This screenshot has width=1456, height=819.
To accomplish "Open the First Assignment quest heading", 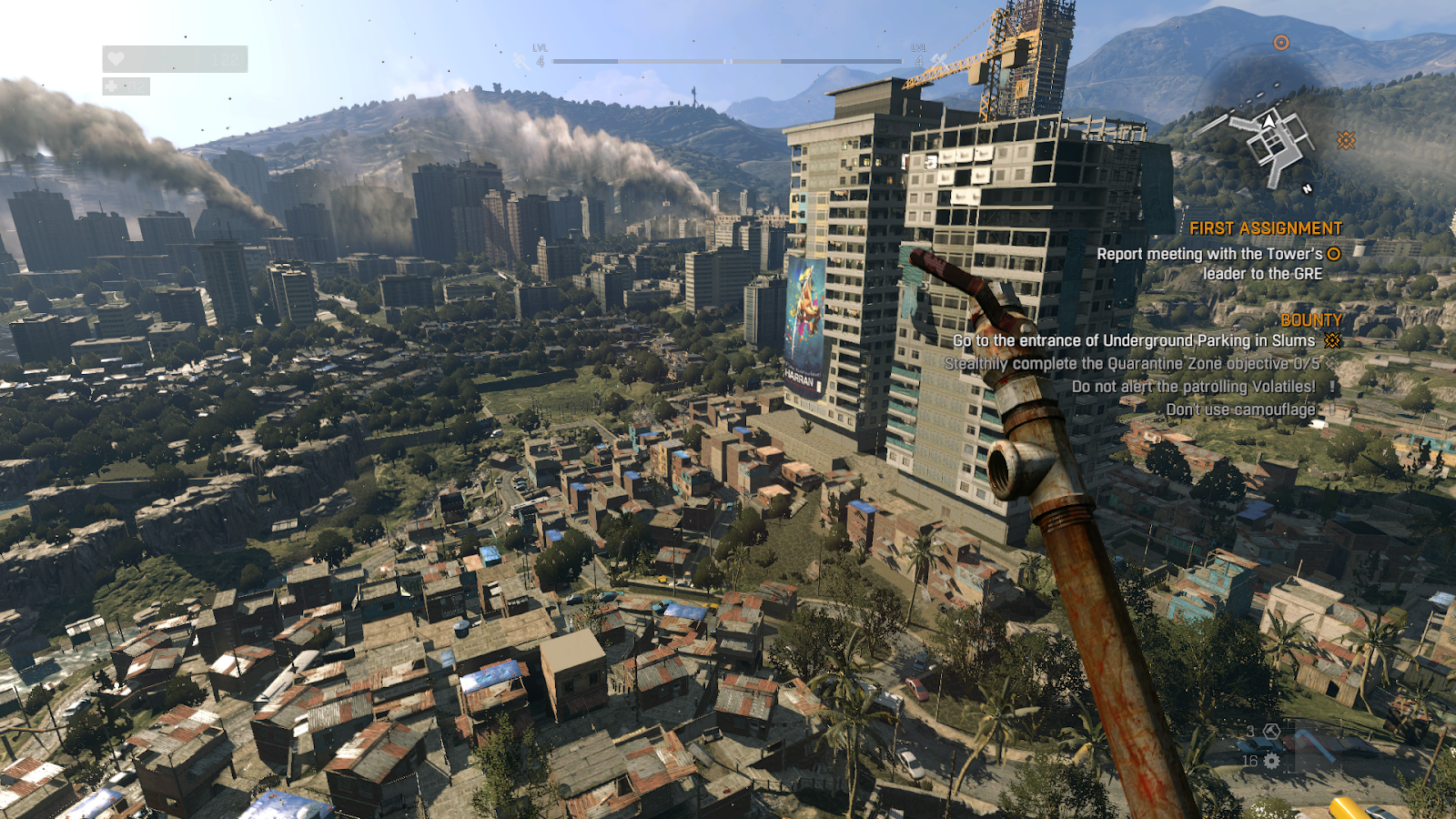I will (1265, 228).
